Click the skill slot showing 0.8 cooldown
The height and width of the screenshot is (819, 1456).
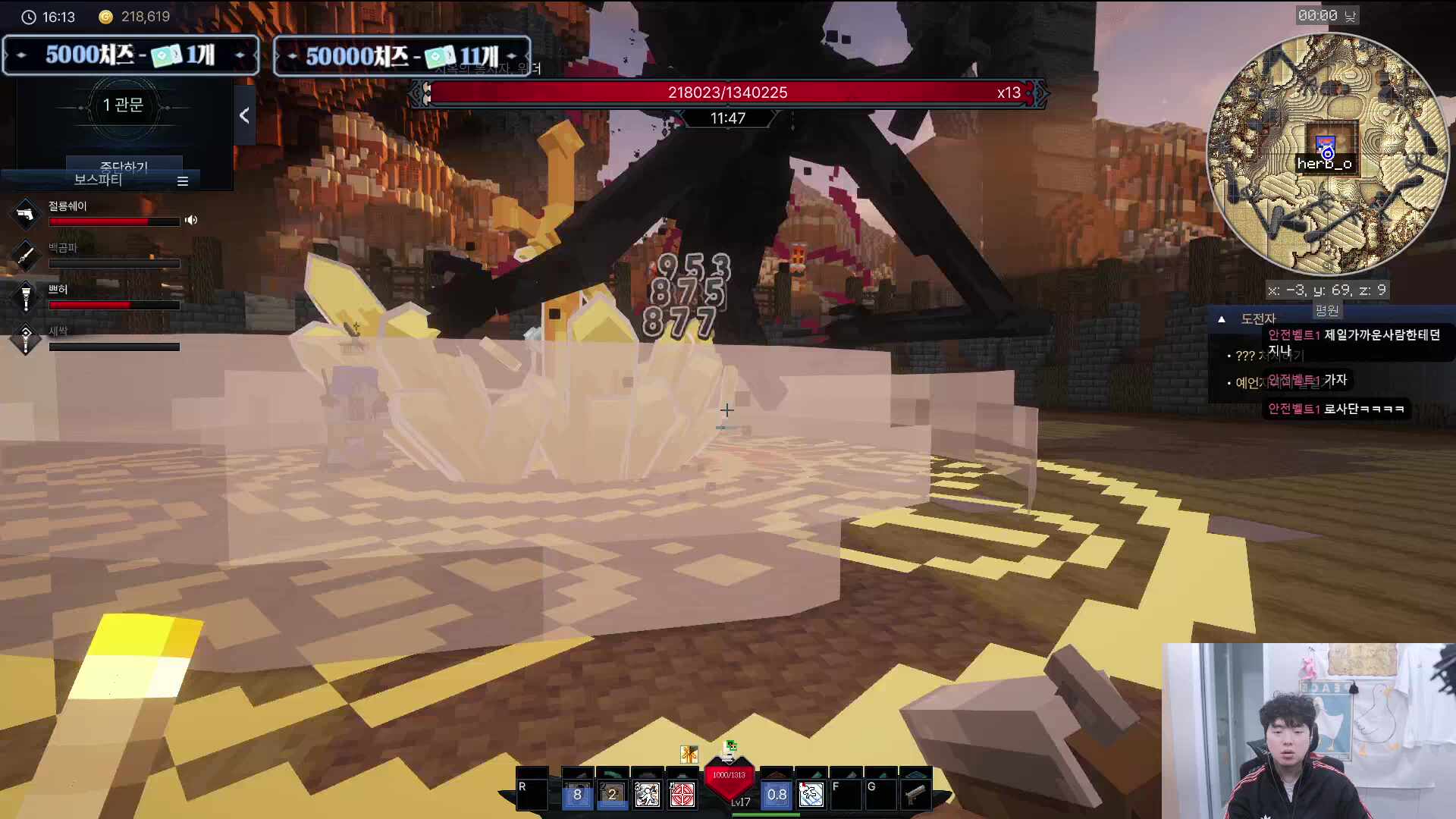click(x=777, y=795)
